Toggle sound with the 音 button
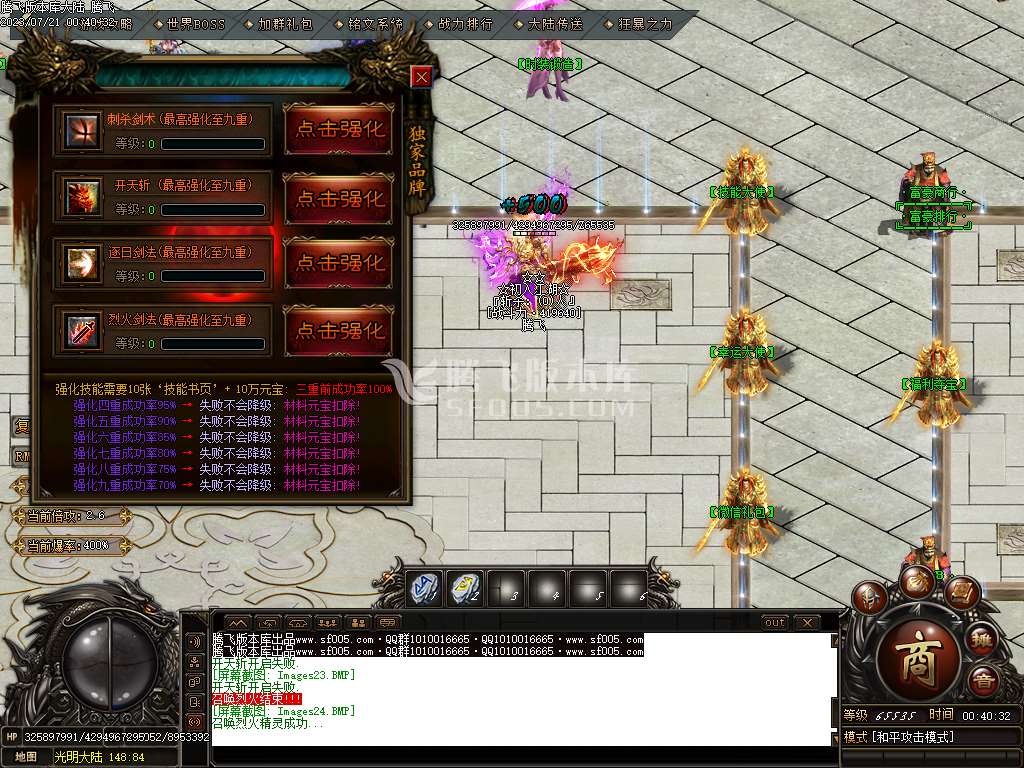The image size is (1024, 768). pos(982,680)
